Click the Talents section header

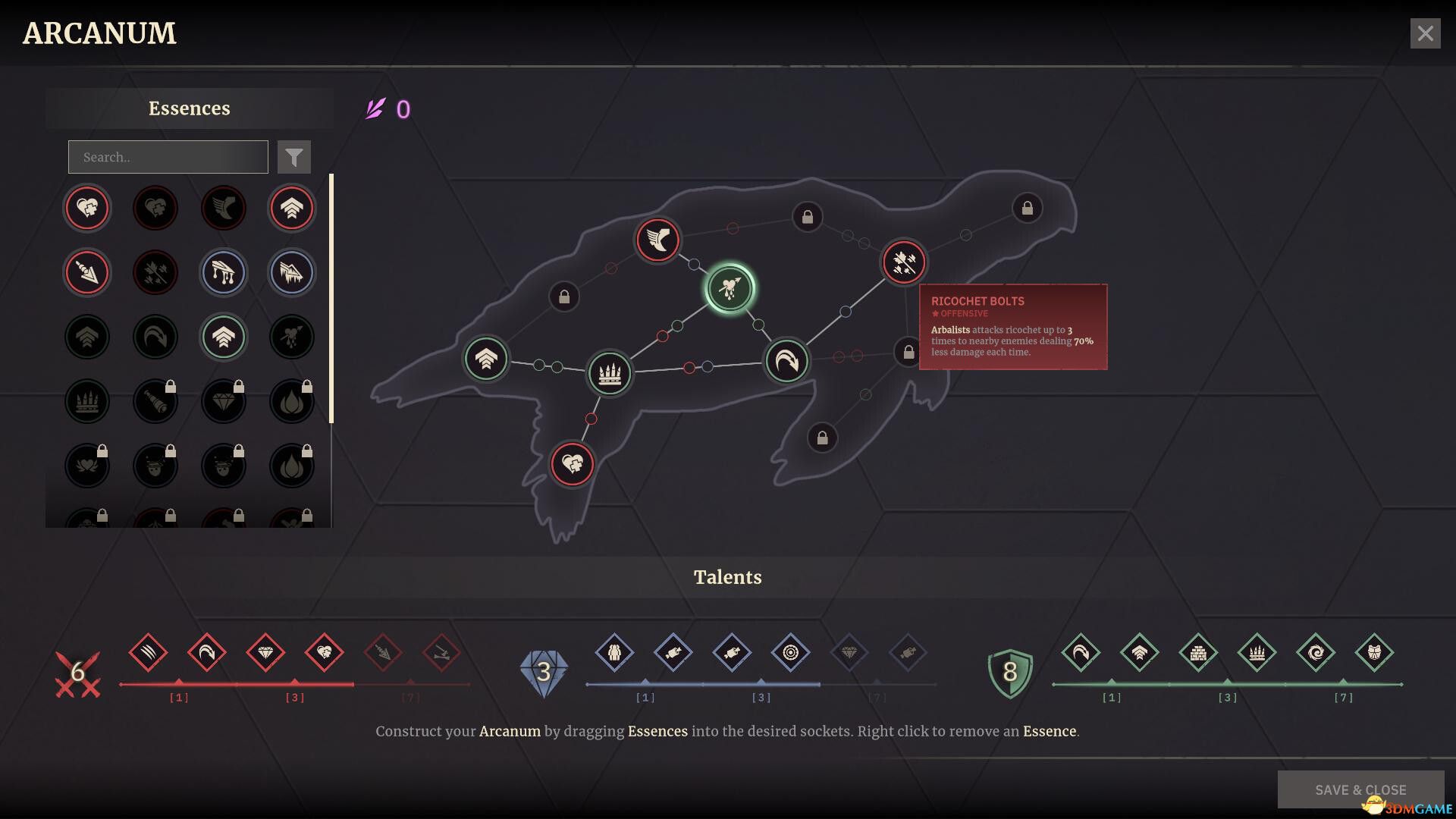click(728, 576)
